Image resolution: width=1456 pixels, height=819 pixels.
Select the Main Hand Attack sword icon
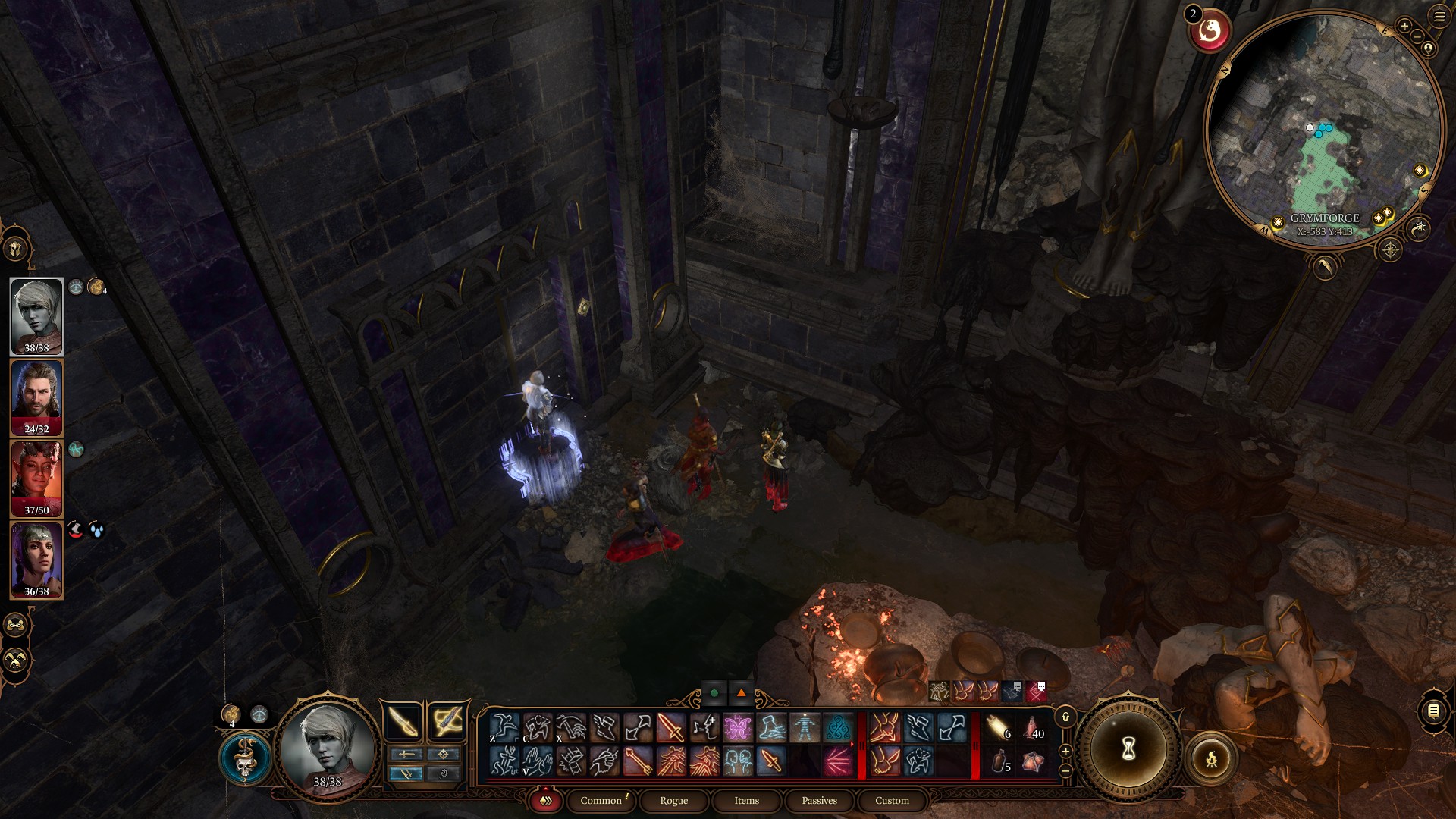[x=670, y=727]
